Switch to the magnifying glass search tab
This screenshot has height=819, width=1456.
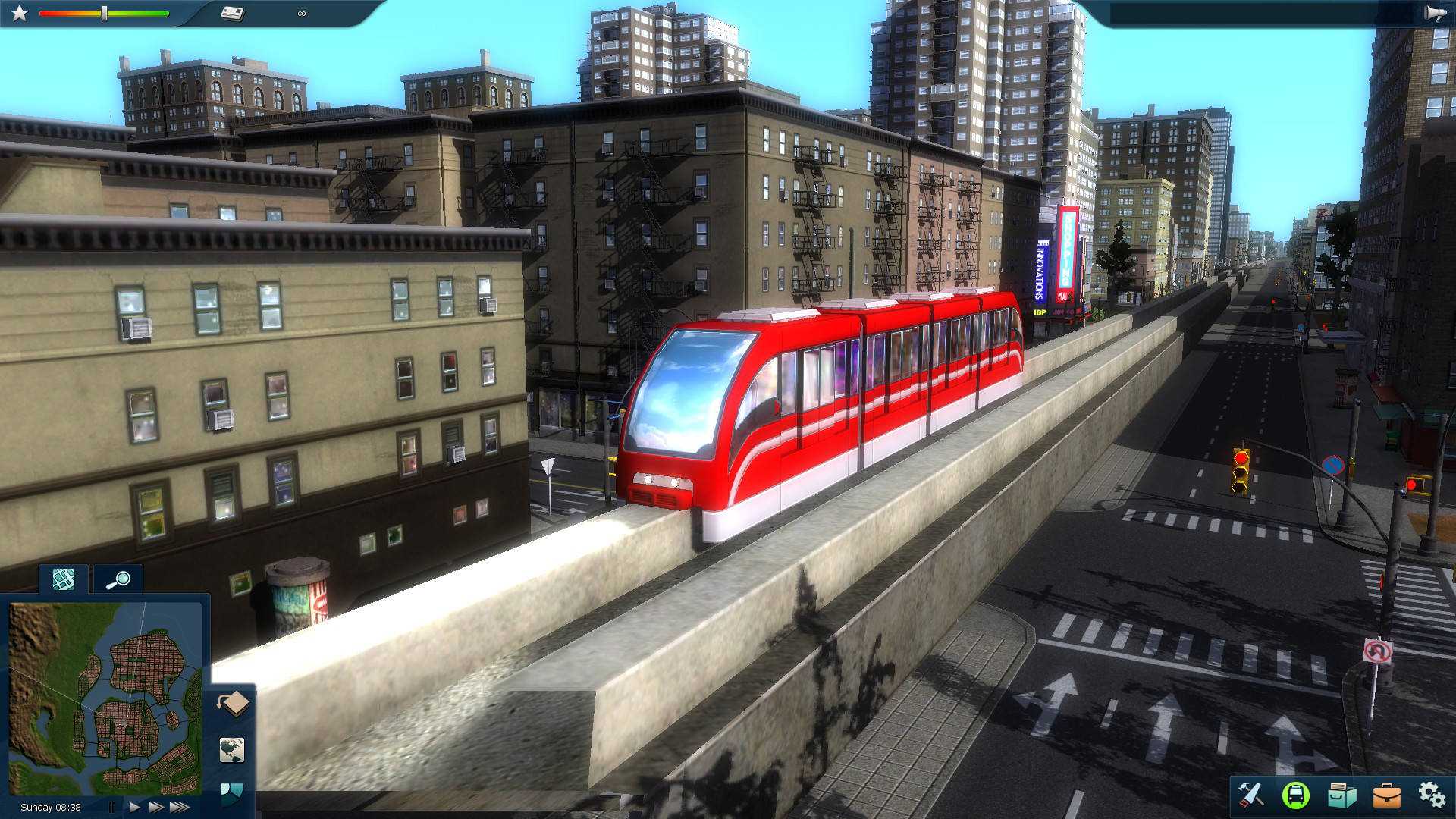coord(118,579)
